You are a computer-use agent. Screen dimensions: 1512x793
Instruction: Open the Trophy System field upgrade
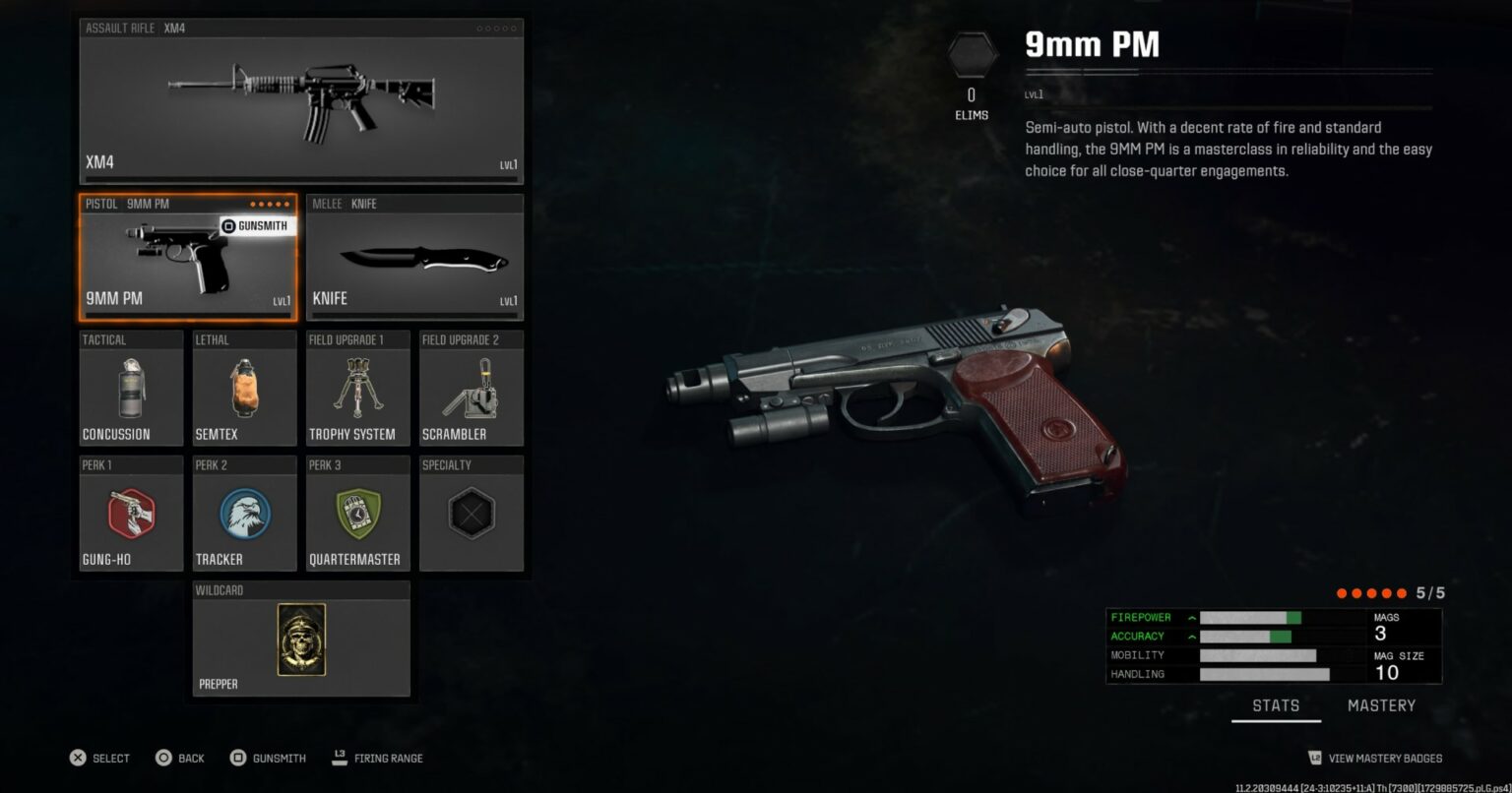[357, 389]
